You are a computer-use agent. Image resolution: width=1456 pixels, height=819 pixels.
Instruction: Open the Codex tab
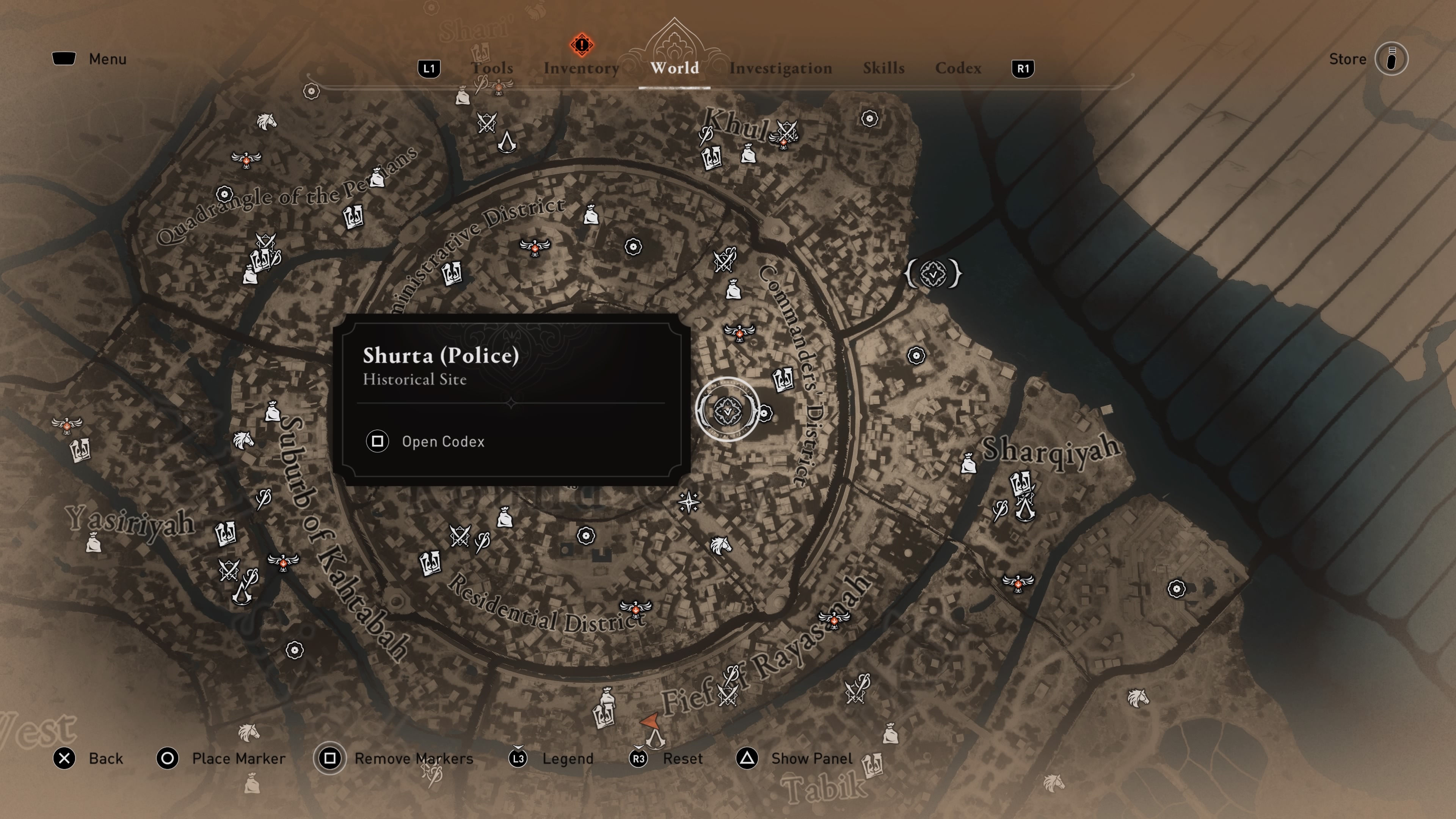point(958,68)
